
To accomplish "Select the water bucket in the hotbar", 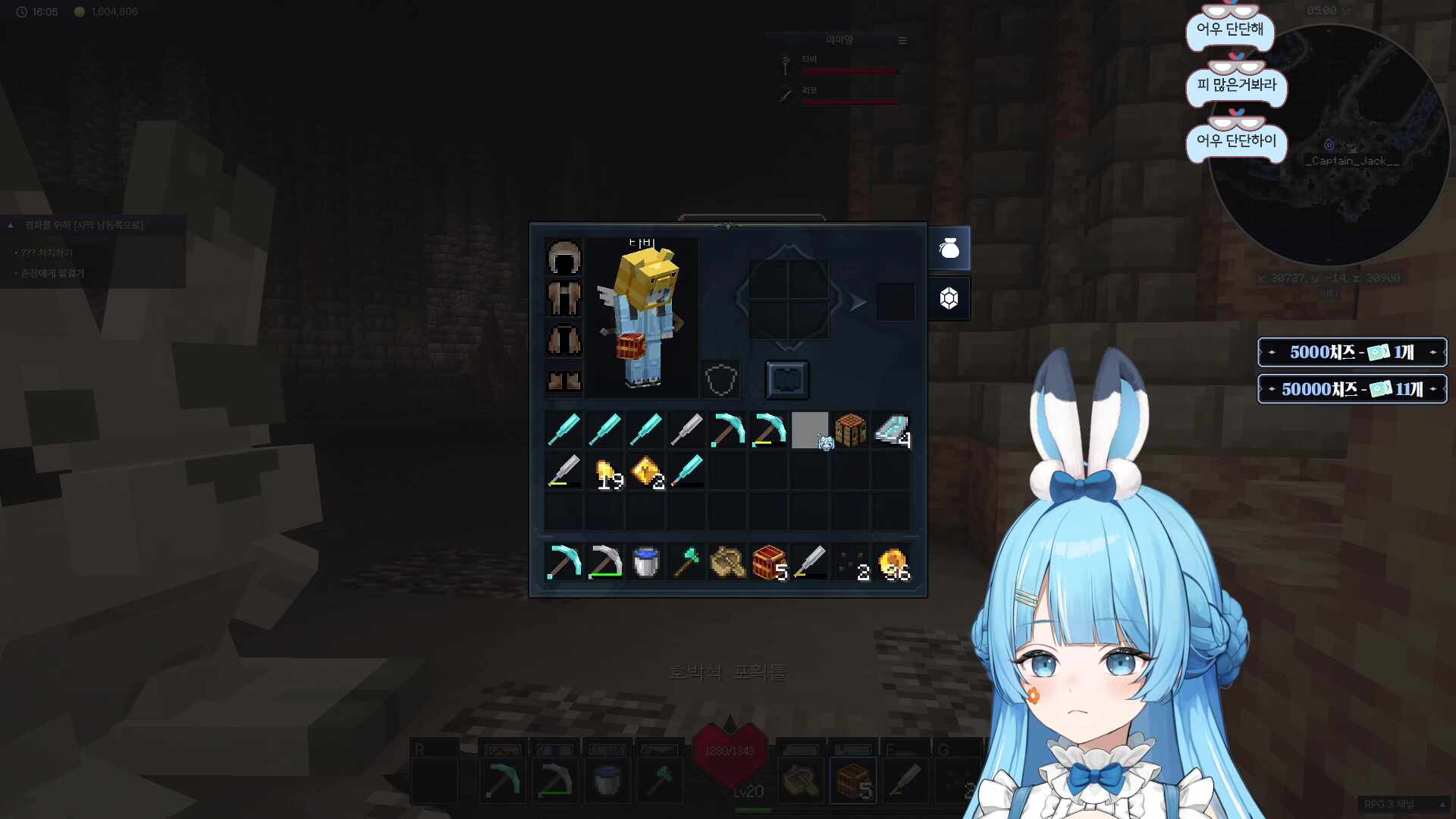I will (646, 562).
